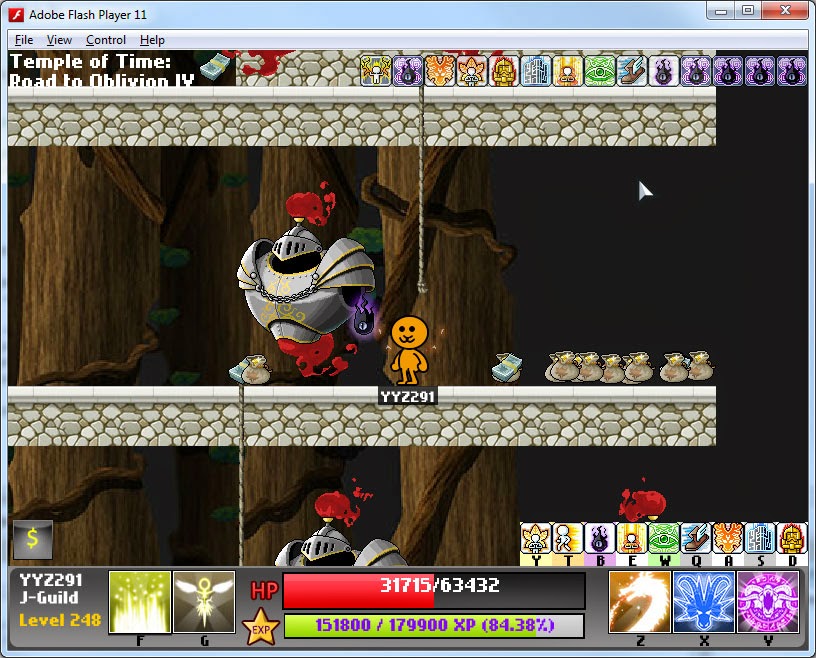The height and width of the screenshot is (658, 816).
Task: Activate the dark flame orb skill on hotkey B
Action: coord(600,538)
